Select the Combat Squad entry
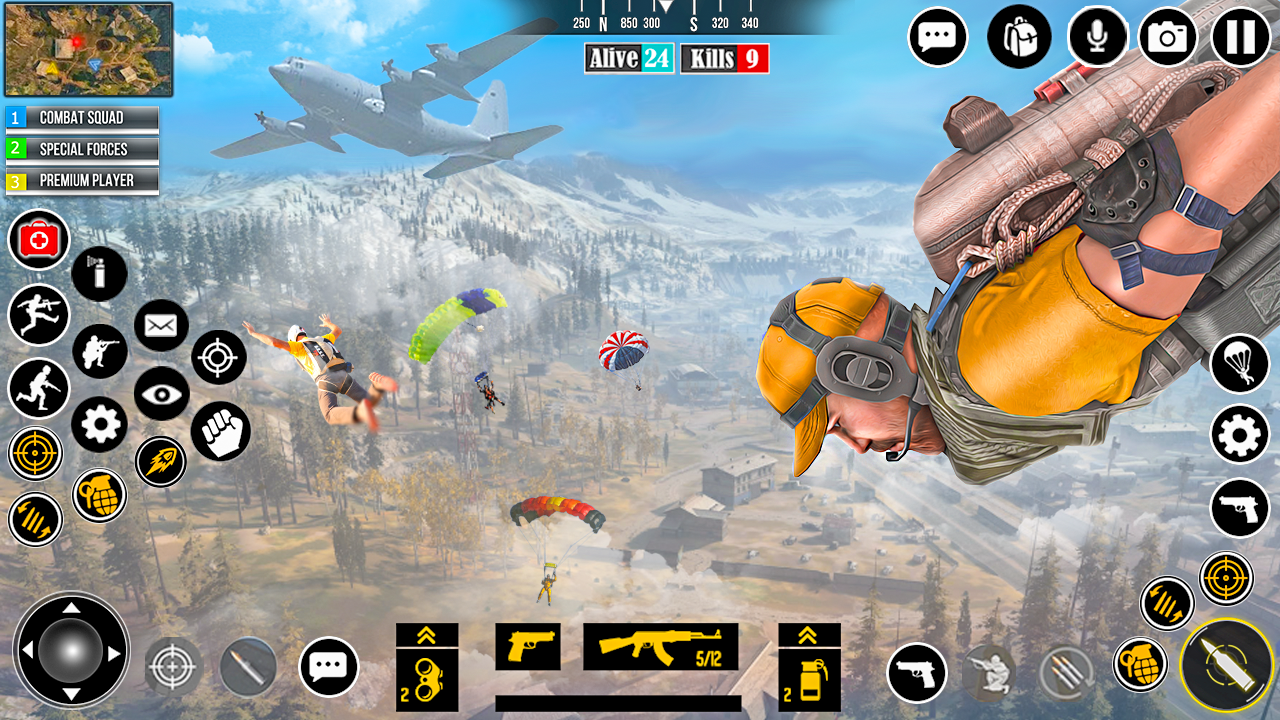This screenshot has width=1280, height=720. pos(80,117)
